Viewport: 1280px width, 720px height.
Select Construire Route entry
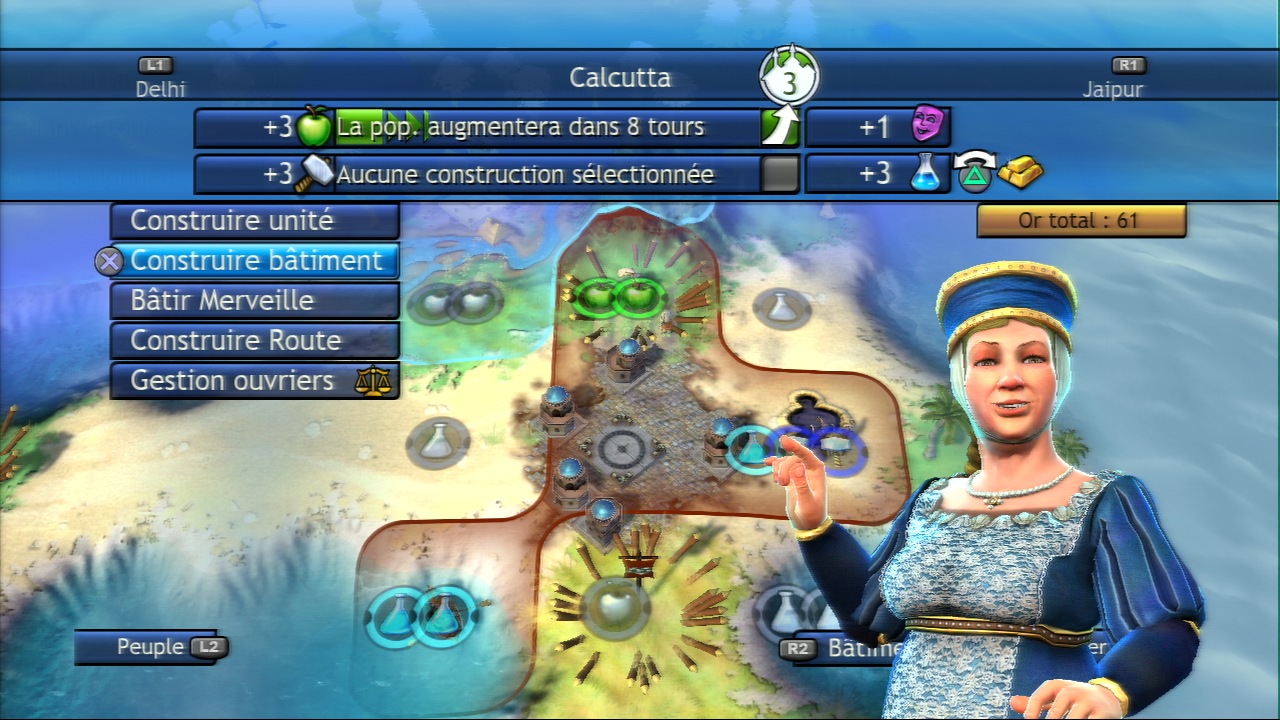click(254, 341)
